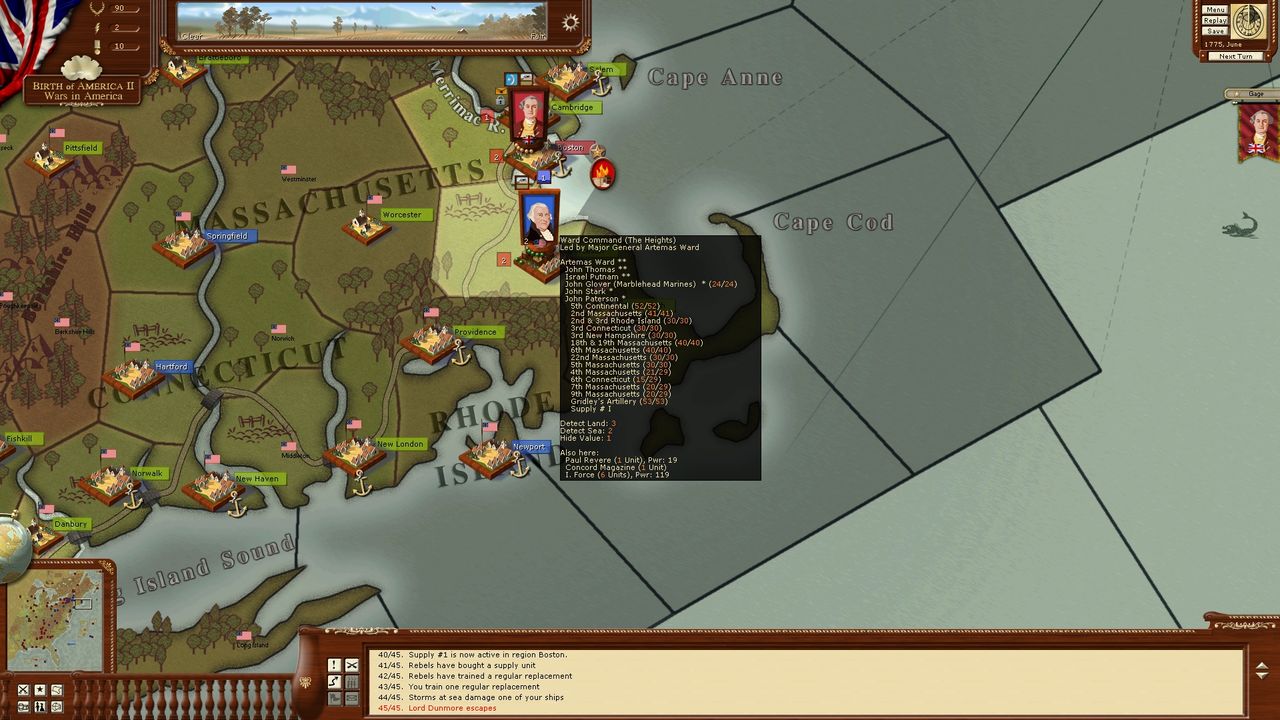Select the British commander portrait near Cambridge

click(x=528, y=117)
